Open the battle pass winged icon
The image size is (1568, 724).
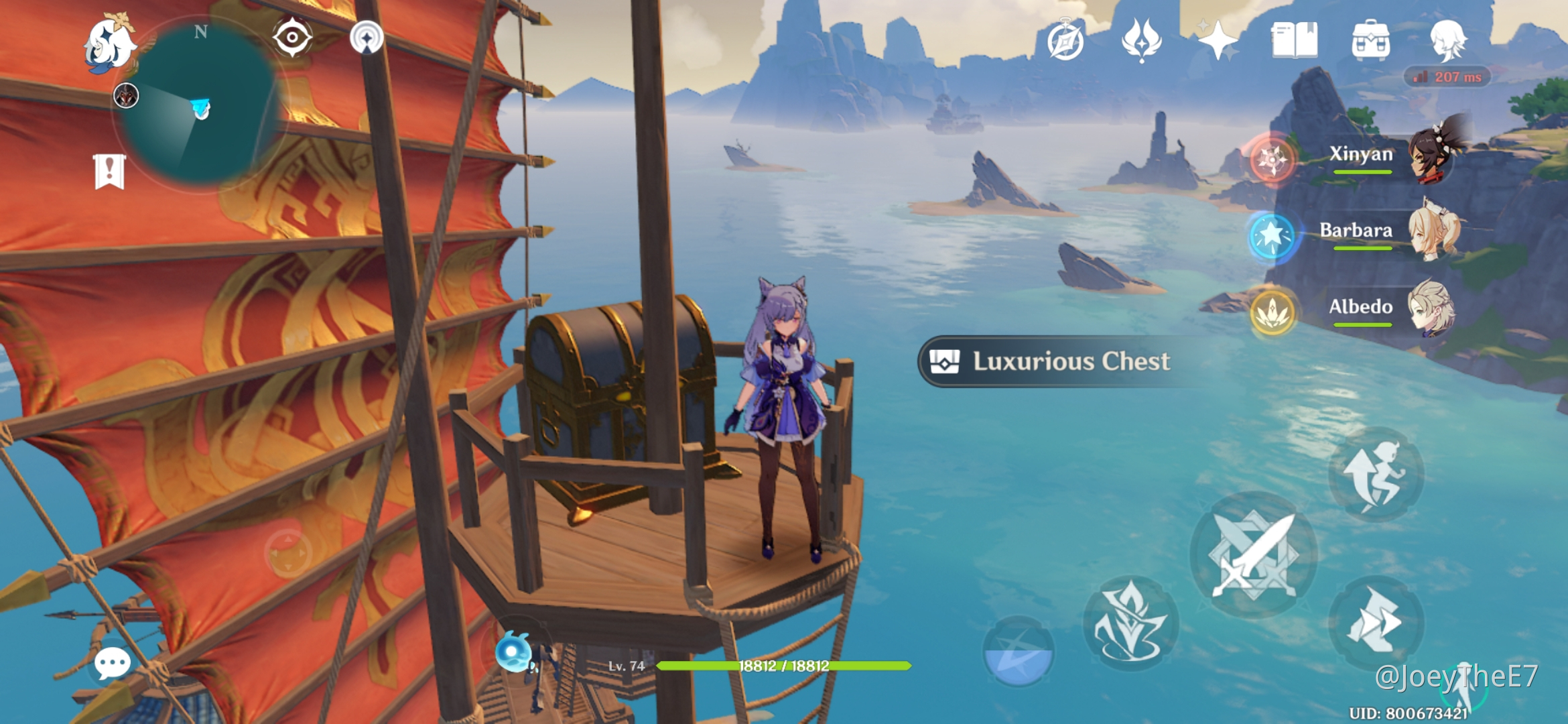(1141, 40)
